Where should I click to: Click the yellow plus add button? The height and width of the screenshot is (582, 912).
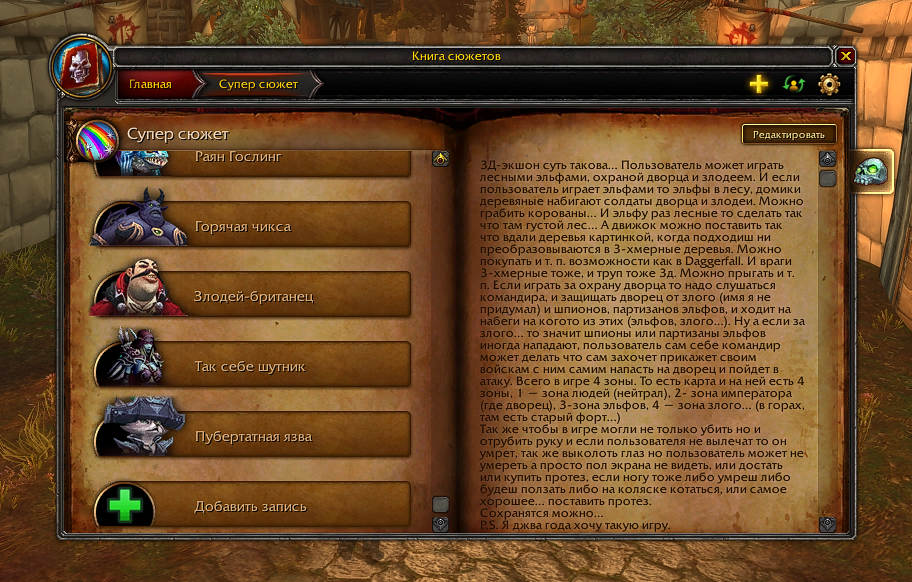tap(759, 85)
